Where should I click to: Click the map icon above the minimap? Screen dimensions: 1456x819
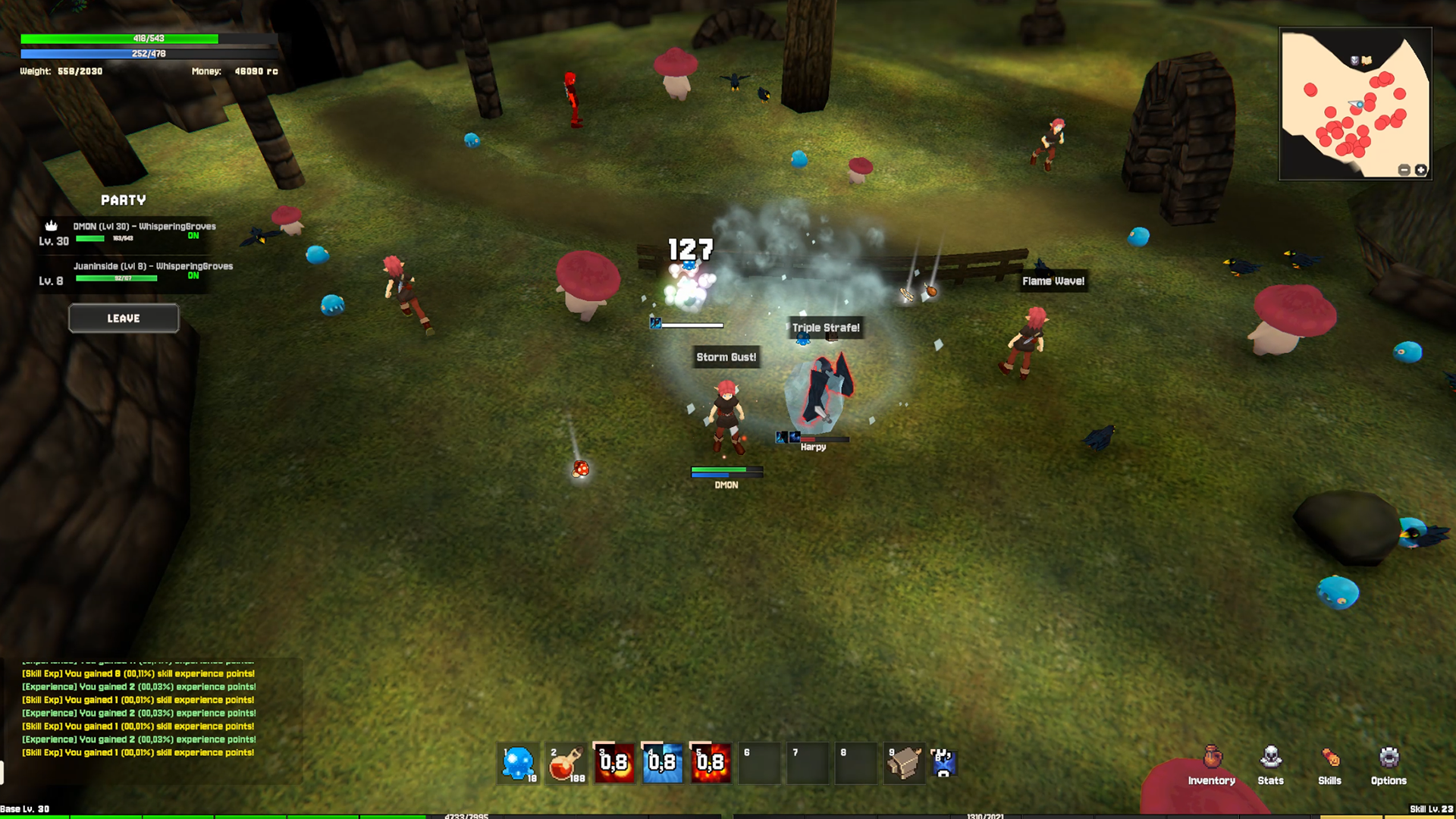point(1367,59)
